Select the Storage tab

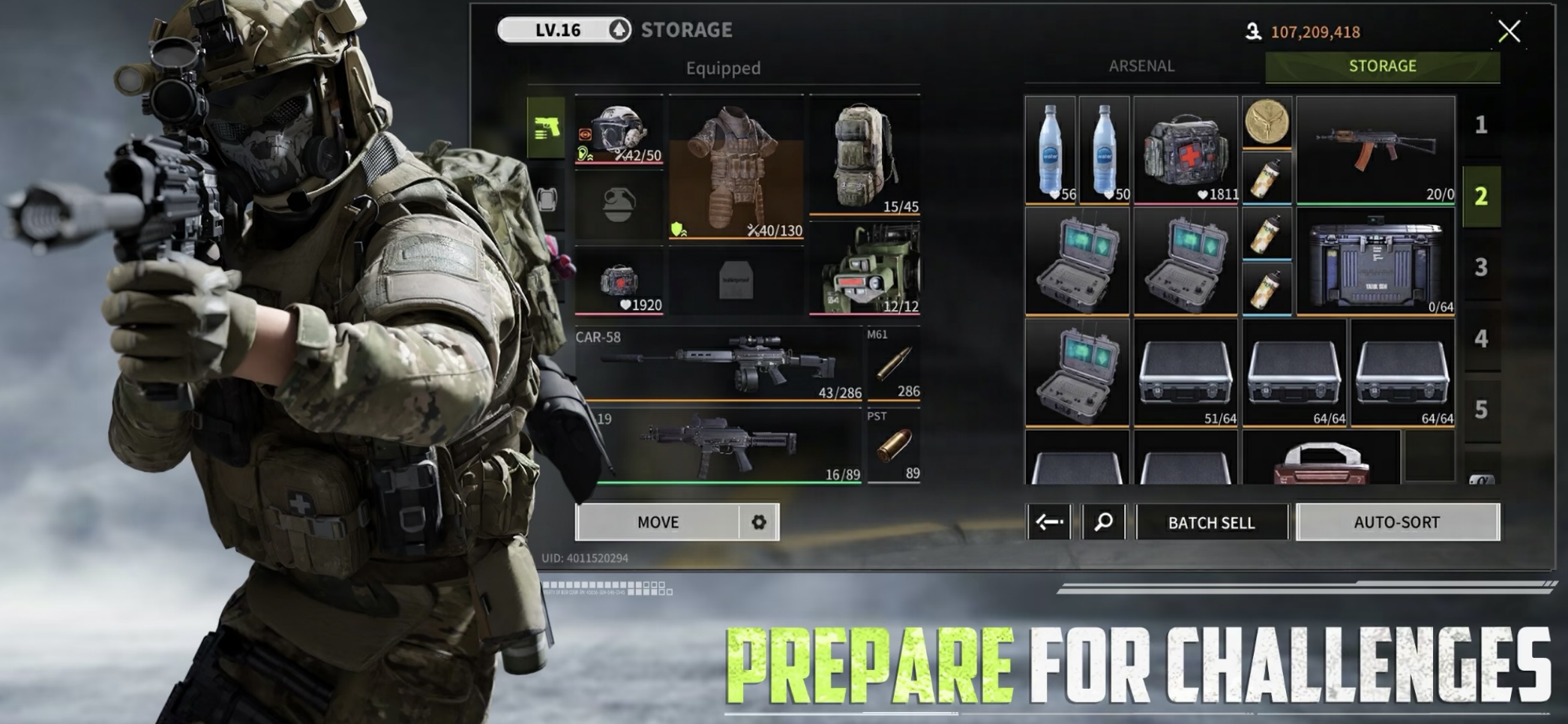[x=1382, y=66]
